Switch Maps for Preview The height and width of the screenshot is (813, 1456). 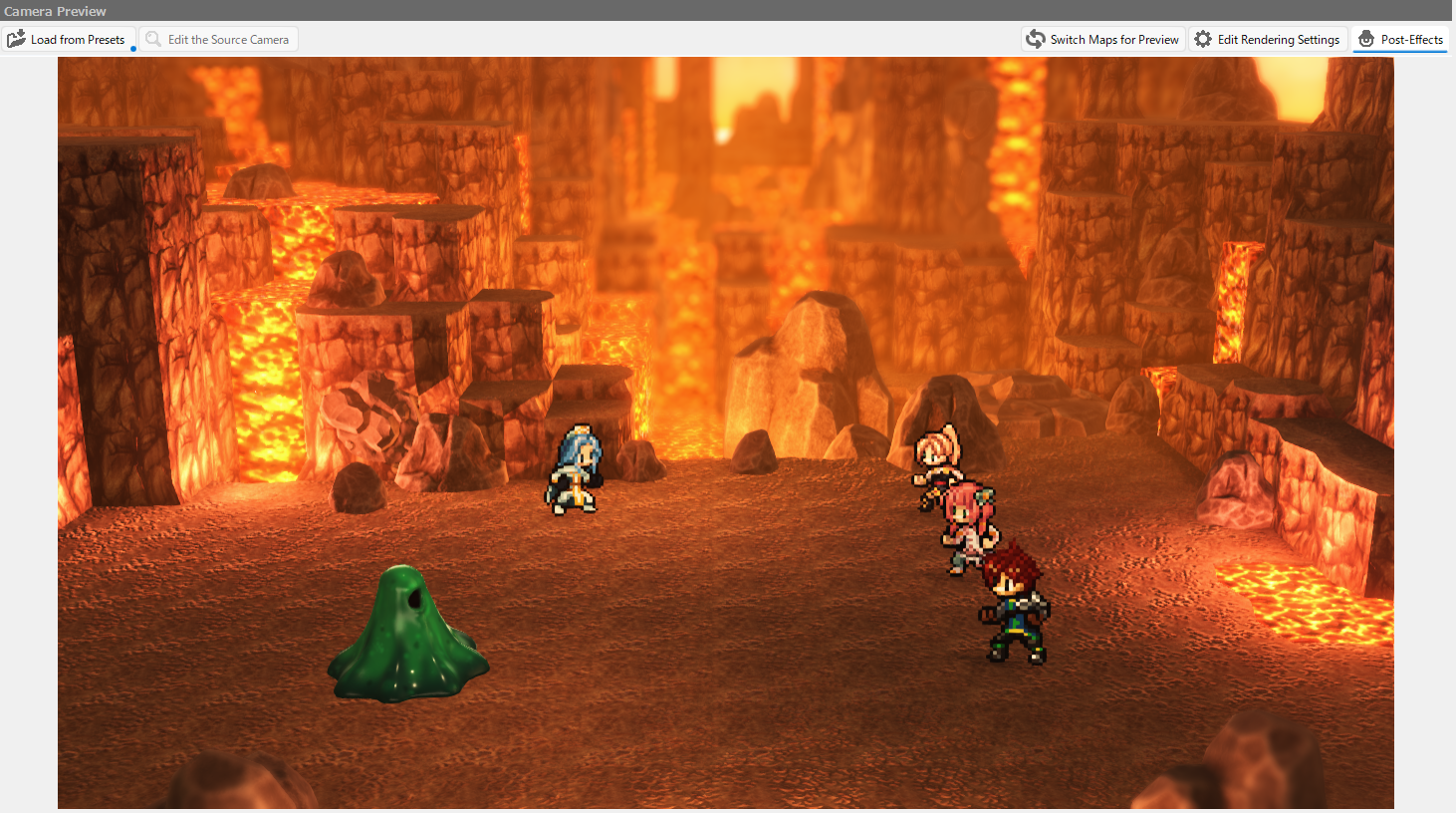tap(1102, 38)
